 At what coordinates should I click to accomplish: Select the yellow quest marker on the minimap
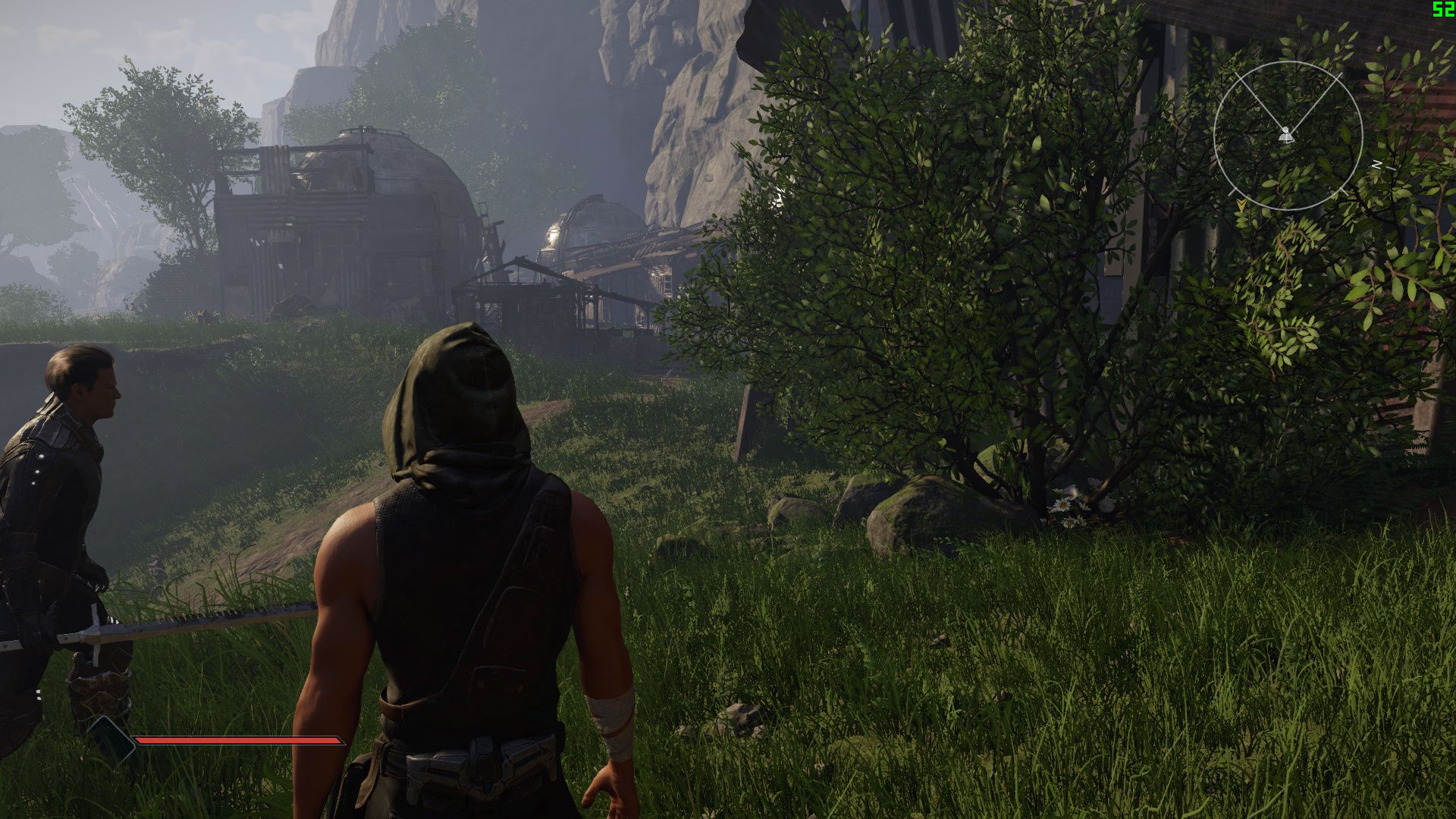[1241, 205]
